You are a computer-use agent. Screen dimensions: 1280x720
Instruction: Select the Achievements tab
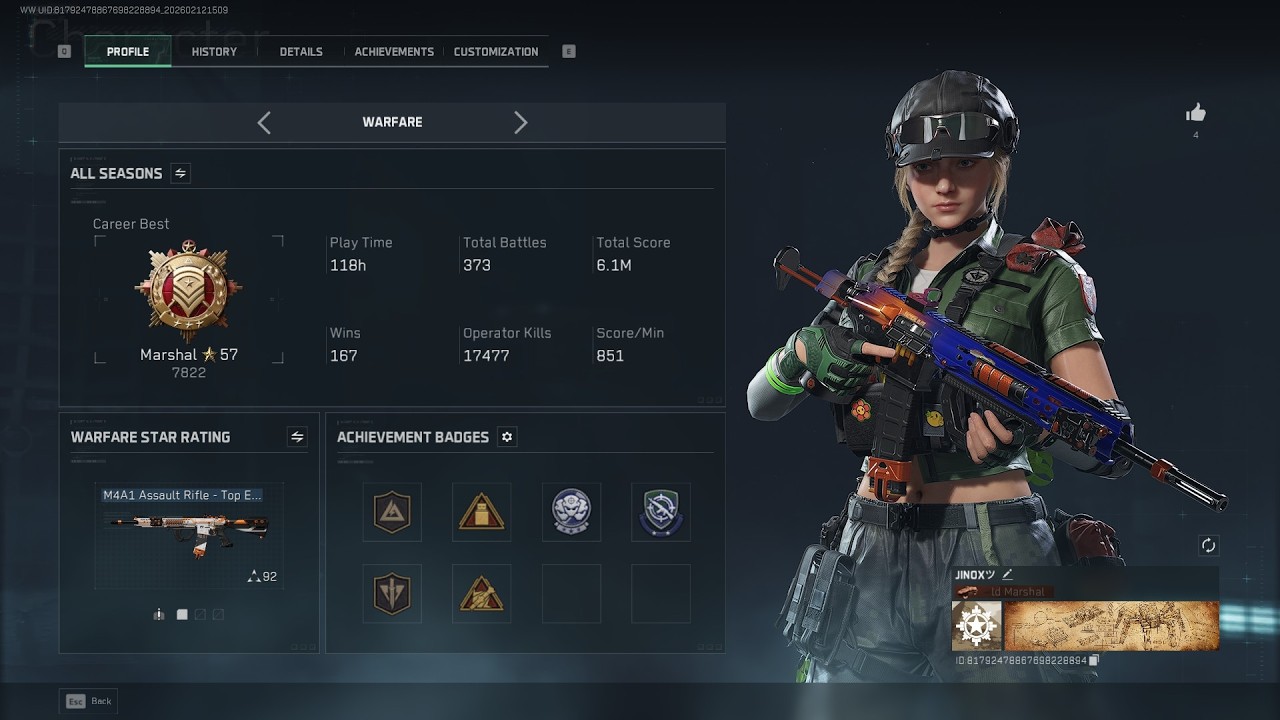point(394,52)
